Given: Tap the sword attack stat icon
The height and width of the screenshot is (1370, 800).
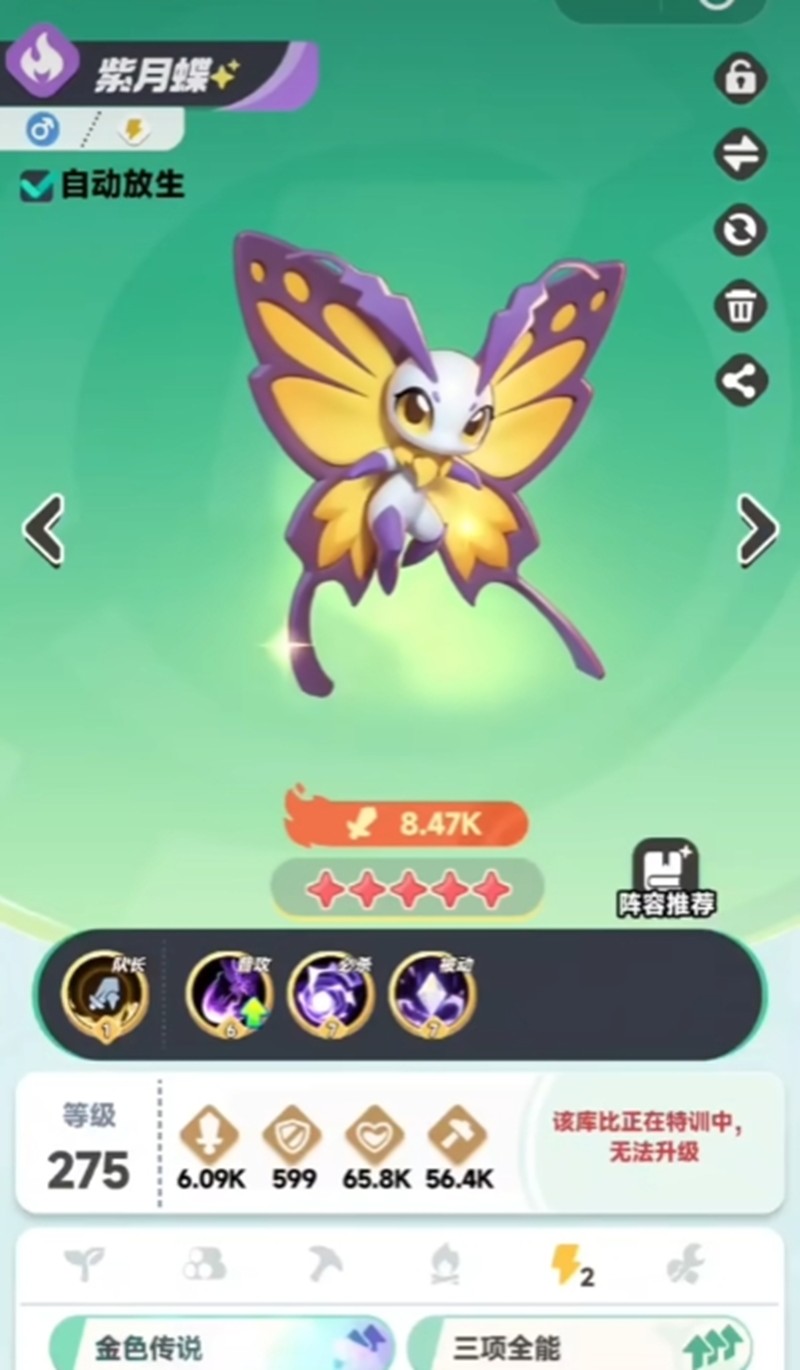Looking at the screenshot, I should [x=209, y=1136].
